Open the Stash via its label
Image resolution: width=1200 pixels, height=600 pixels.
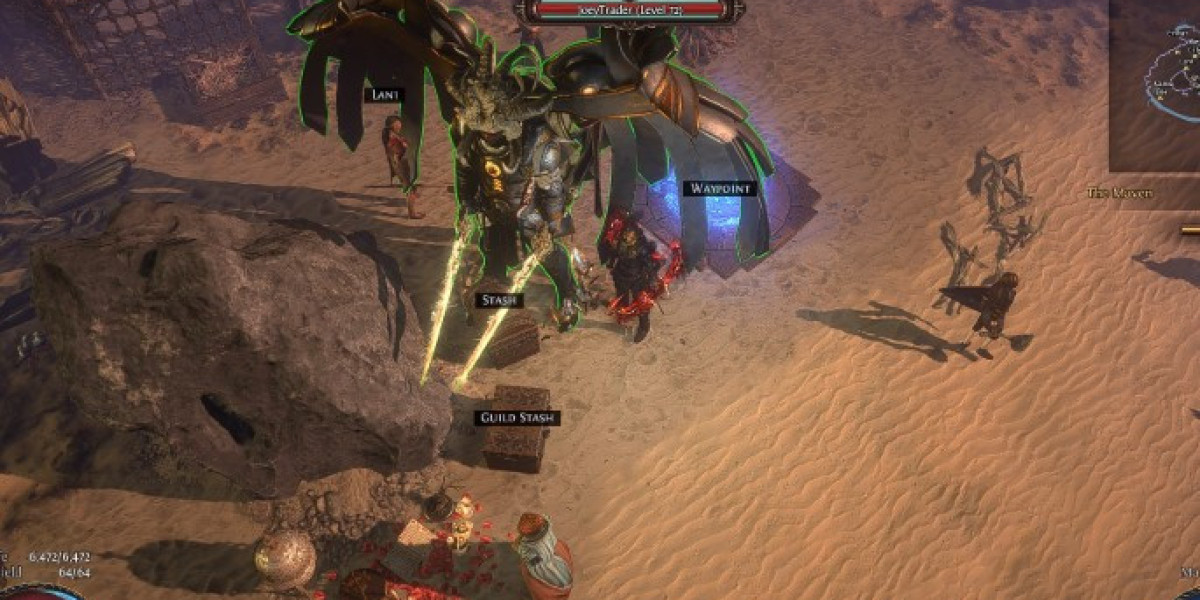pos(497,300)
